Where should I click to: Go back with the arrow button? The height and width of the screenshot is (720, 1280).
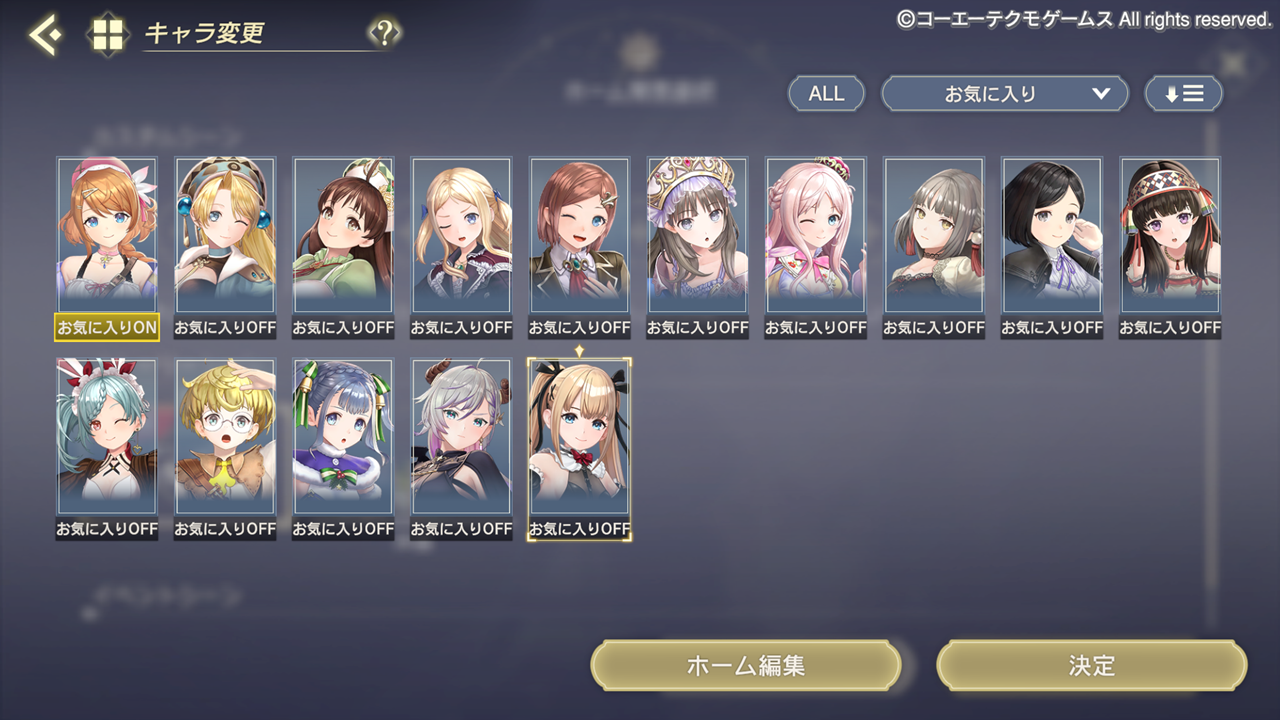click(x=44, y=35)
